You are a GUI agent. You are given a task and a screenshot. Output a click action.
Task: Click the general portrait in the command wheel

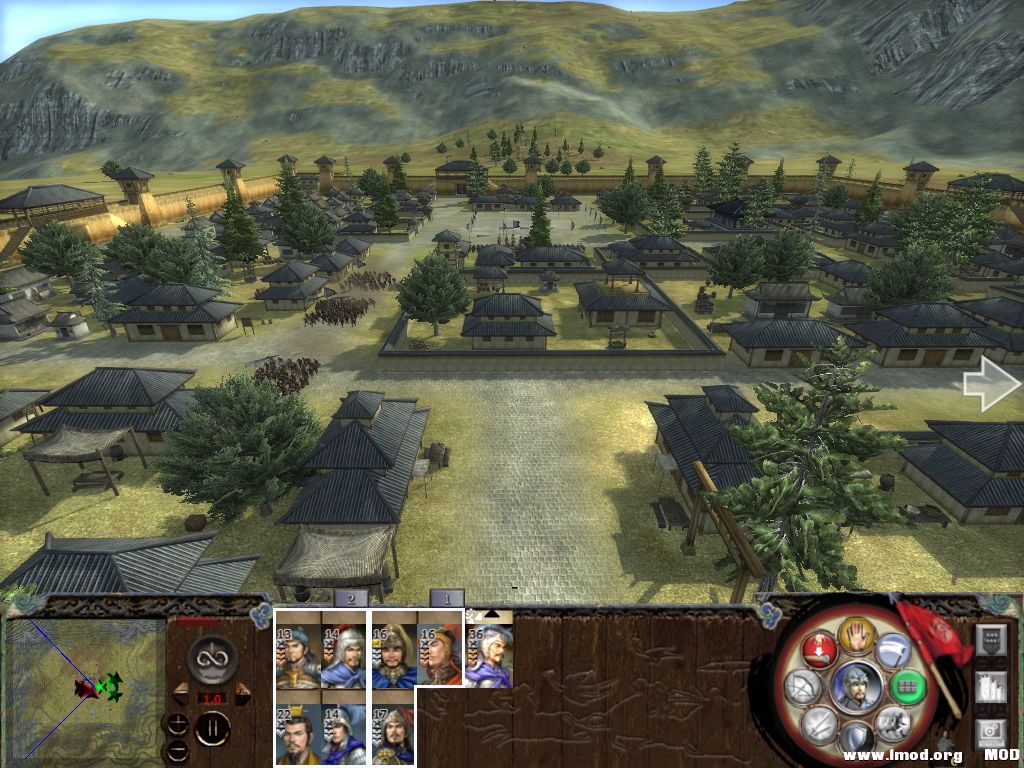(856, 687)
